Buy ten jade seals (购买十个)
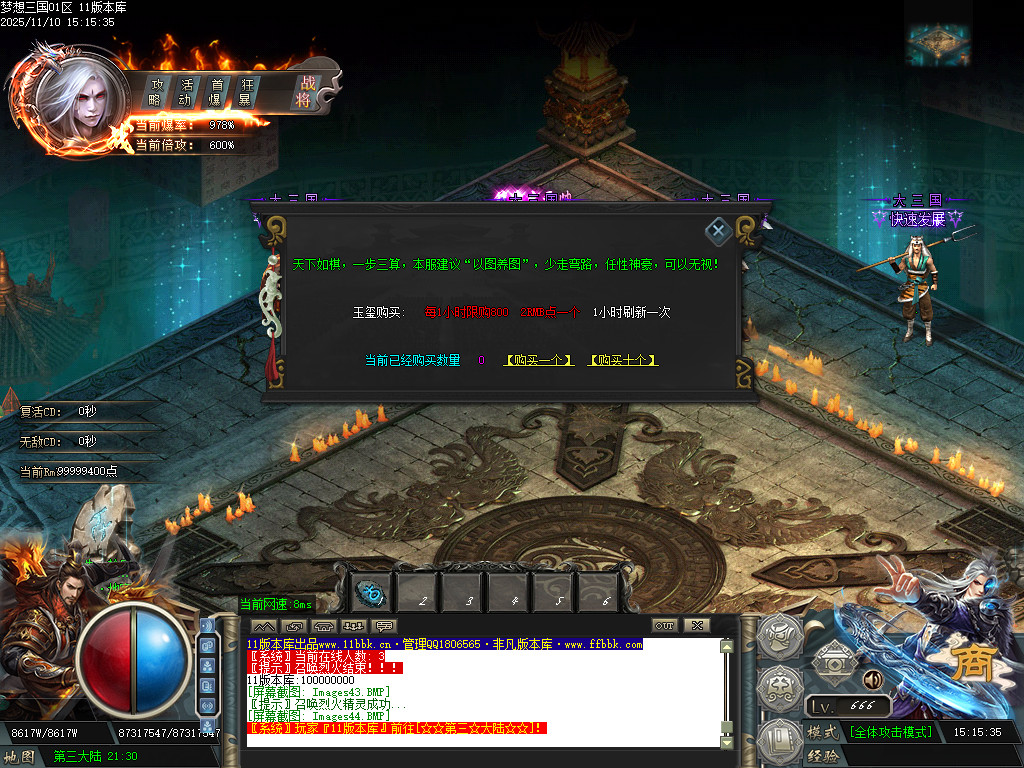This screenshot has width=1024, height=768. tap(623, 360)
